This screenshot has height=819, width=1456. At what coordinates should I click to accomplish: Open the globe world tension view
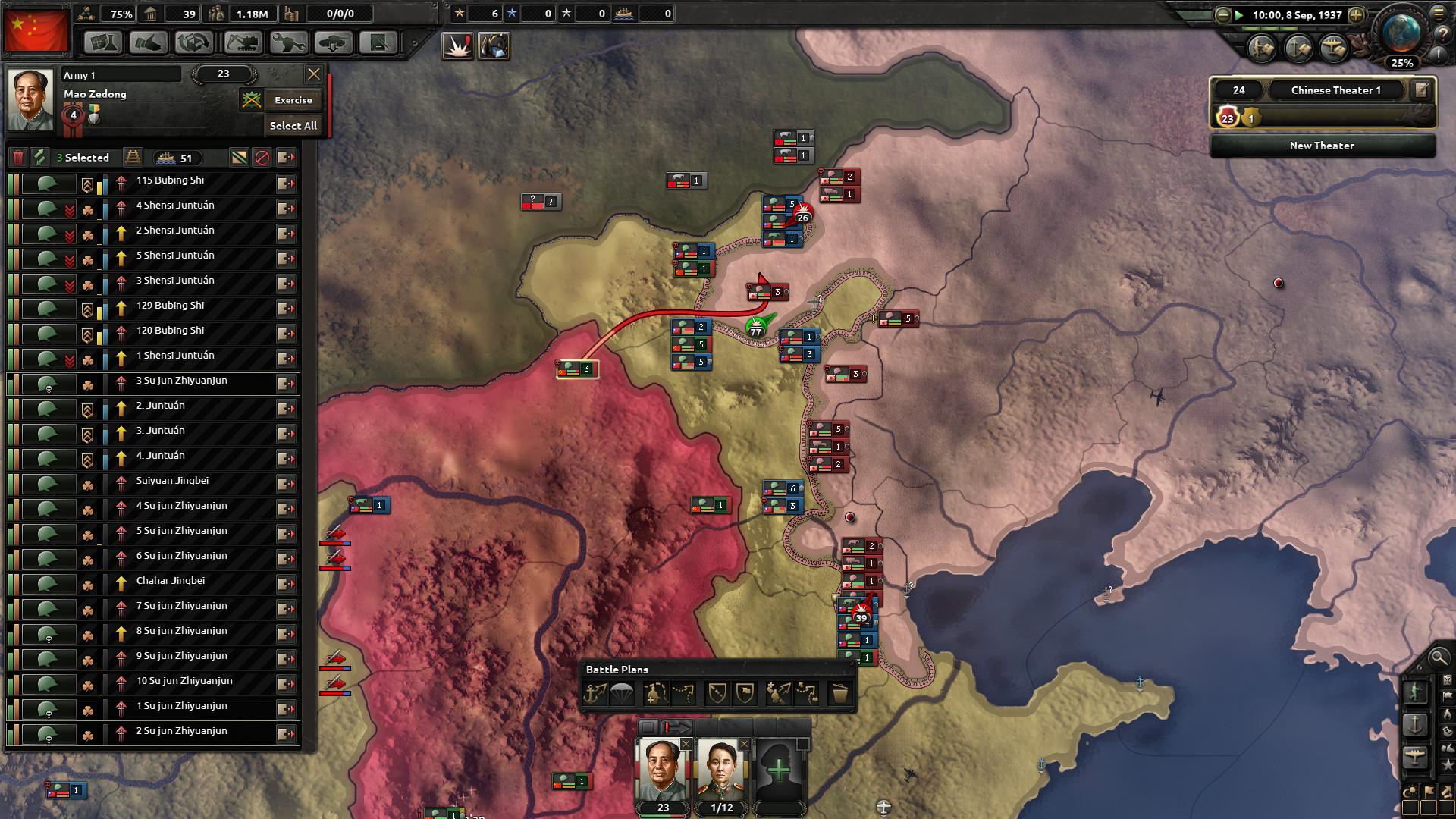coord(1401,34)
